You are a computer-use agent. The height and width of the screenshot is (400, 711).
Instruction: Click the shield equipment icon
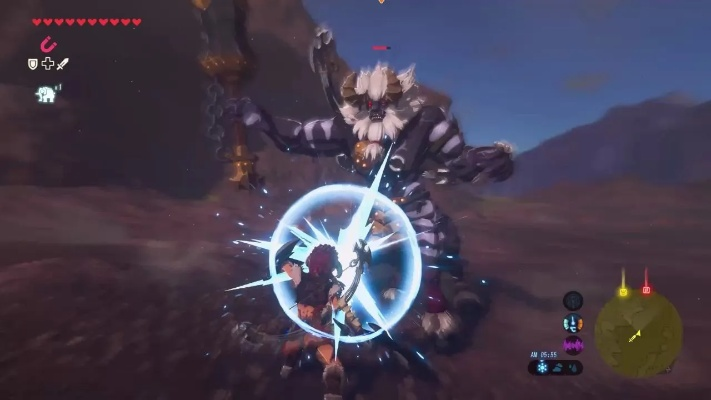pos(33,64)
